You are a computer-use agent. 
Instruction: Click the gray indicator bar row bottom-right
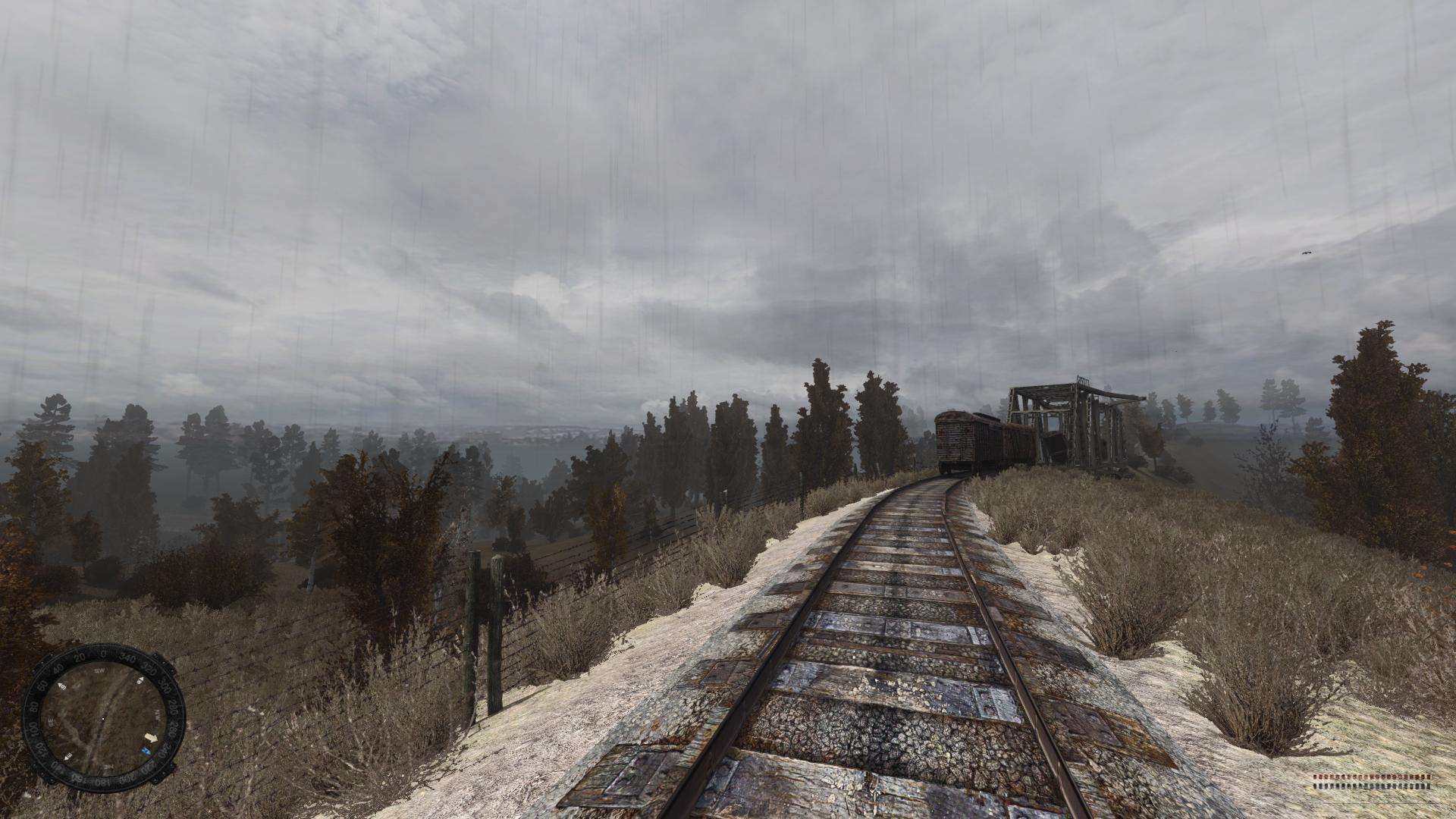(x=1373, y=786)
